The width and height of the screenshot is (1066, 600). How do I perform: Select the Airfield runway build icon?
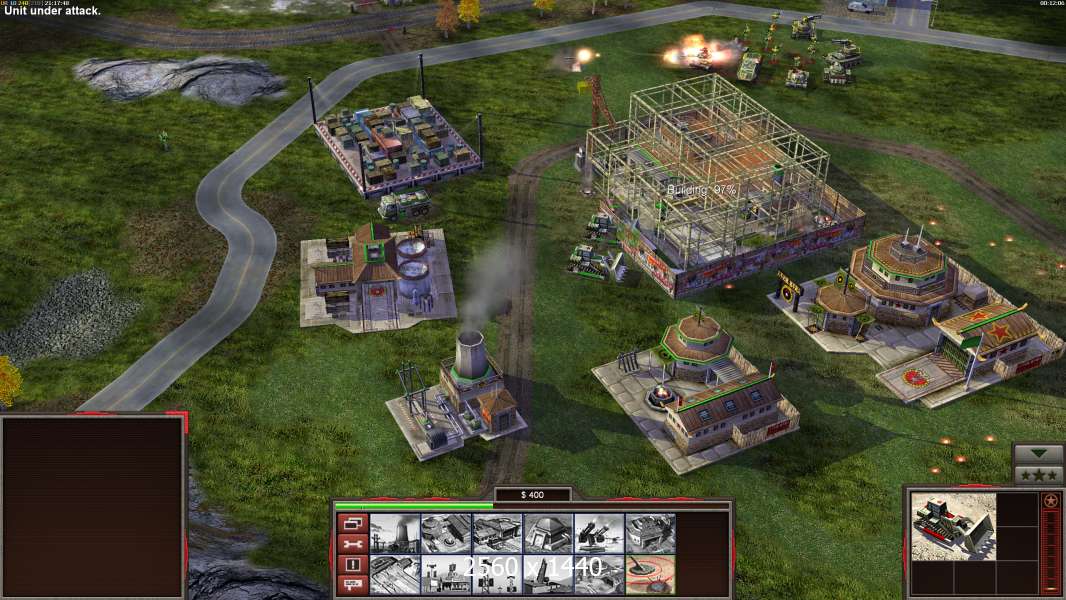(394, 574)
